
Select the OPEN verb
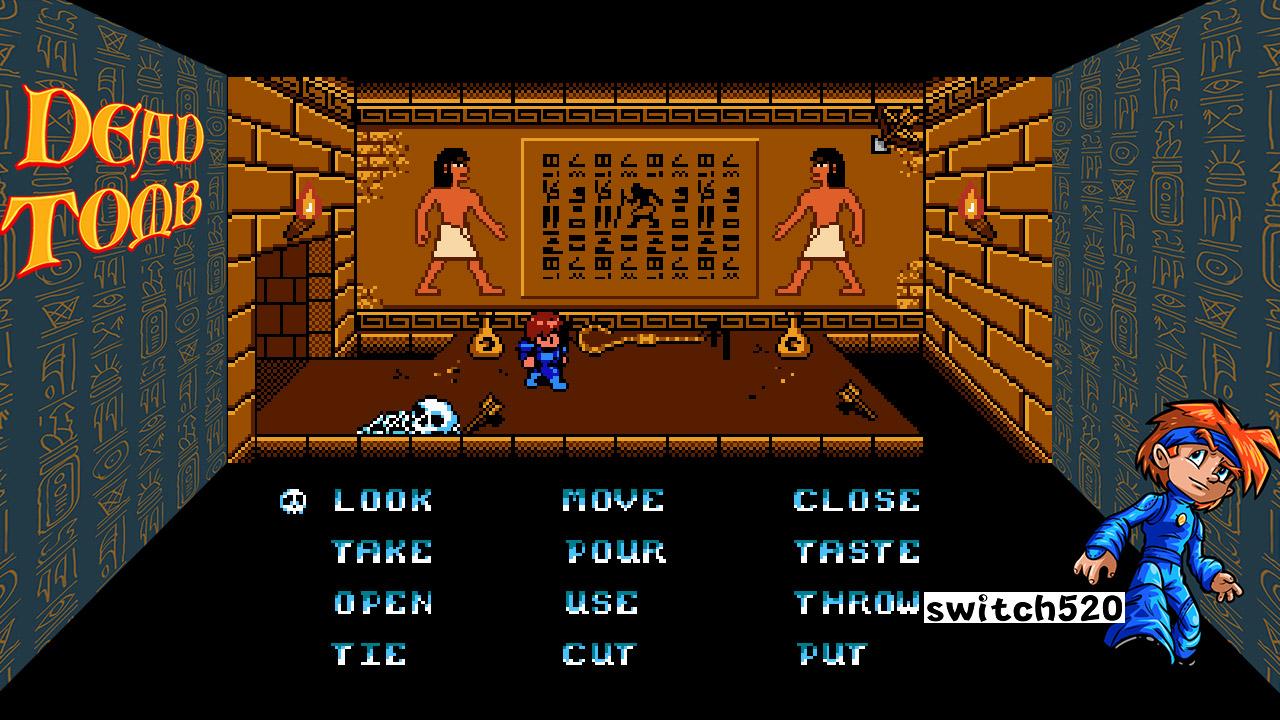383,602
